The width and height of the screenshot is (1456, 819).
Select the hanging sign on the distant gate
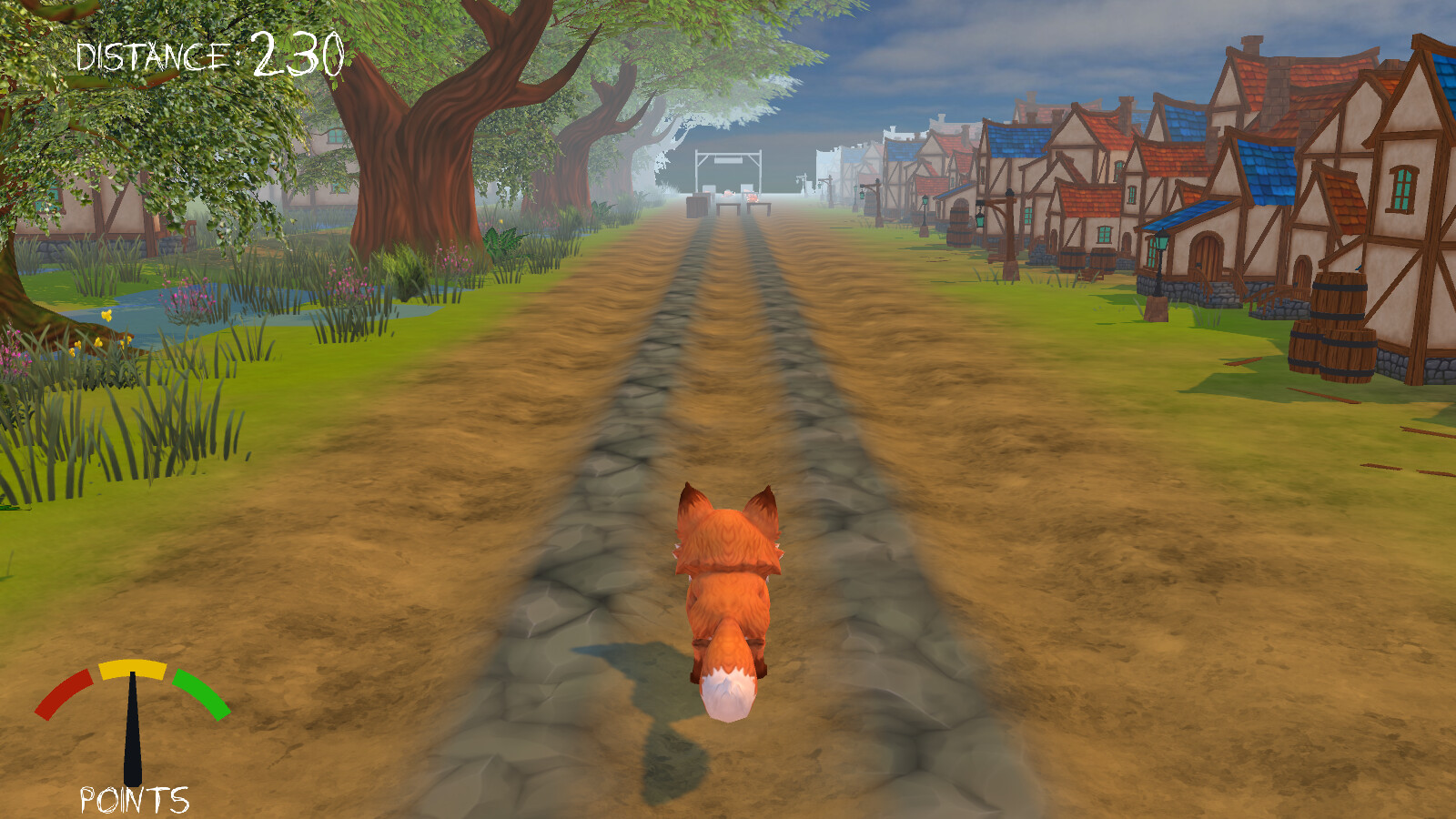[x=728, y=160]
